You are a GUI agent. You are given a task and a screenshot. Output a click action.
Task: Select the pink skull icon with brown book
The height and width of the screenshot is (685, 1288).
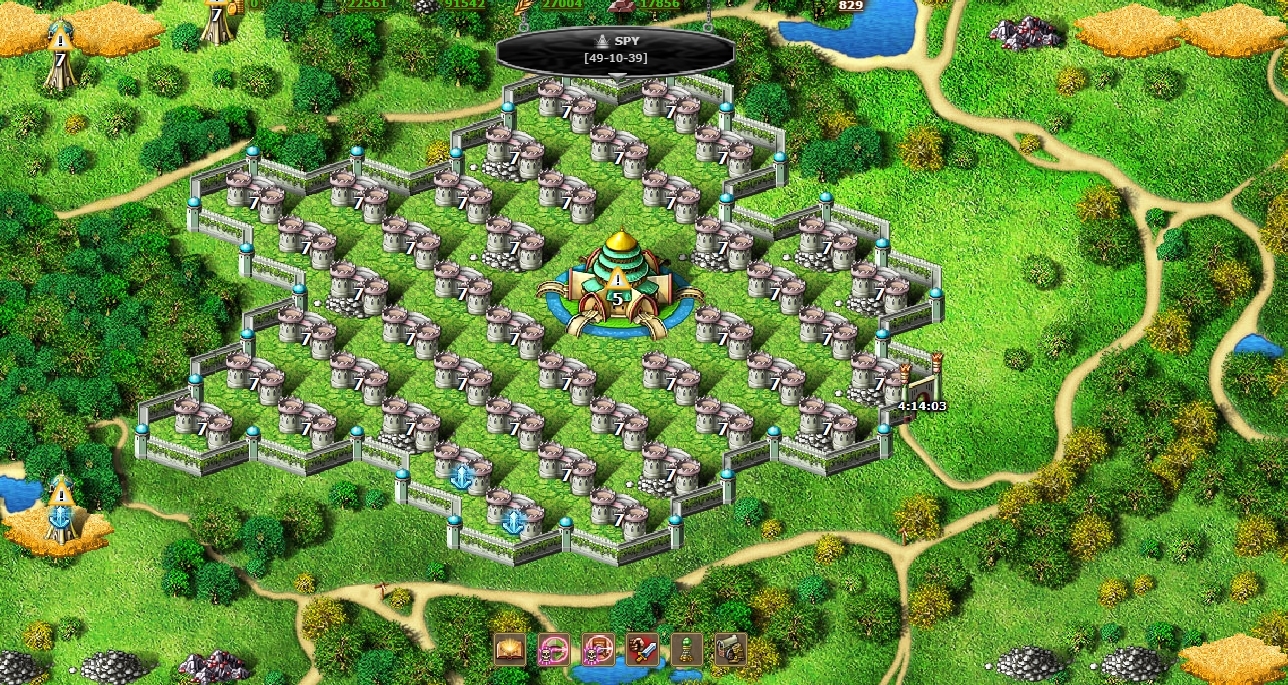tap(598, 650)
